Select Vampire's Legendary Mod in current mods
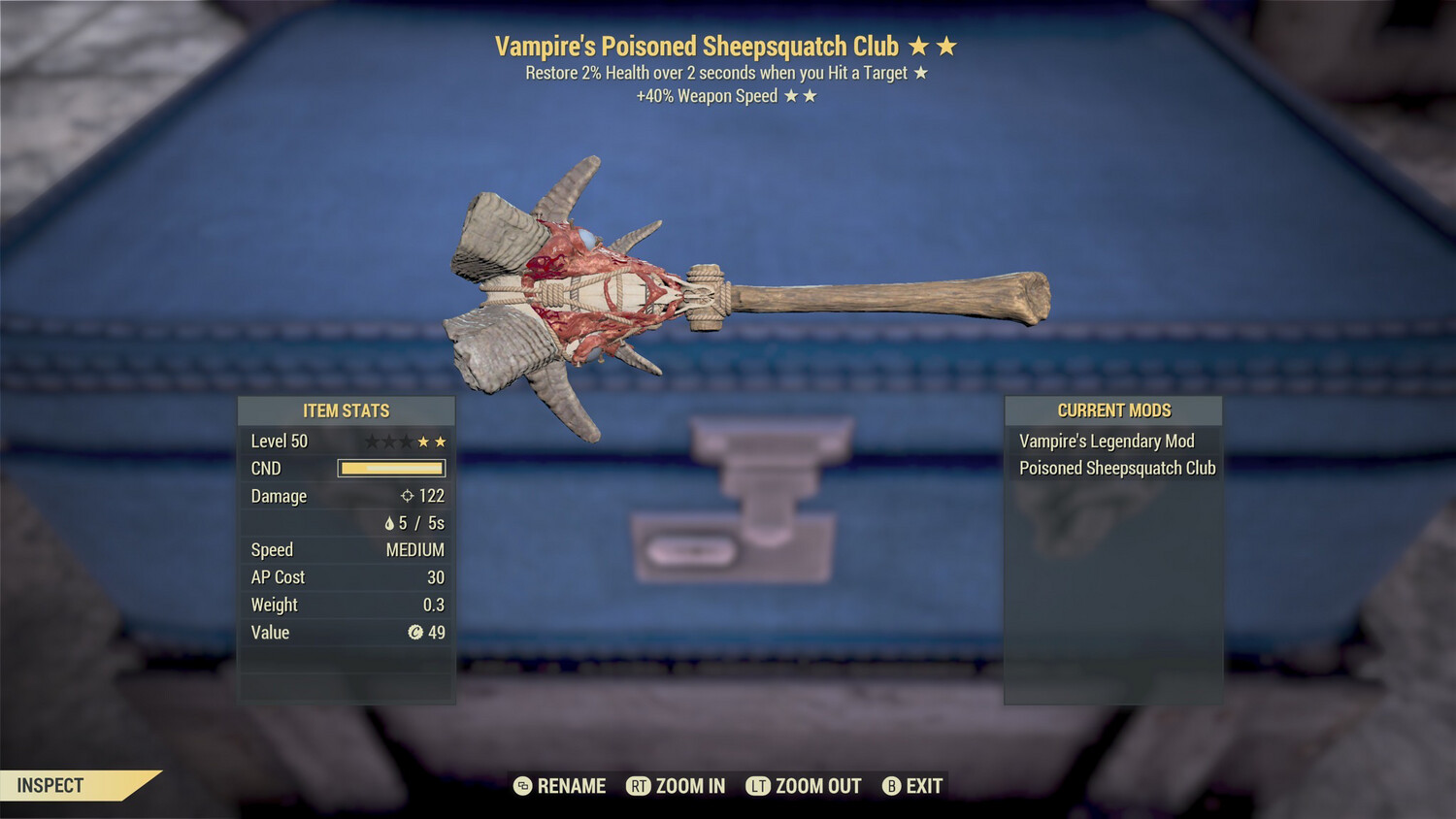Image resolution: width=1456 pixels, height=819 pixels. click(1107, 442)
